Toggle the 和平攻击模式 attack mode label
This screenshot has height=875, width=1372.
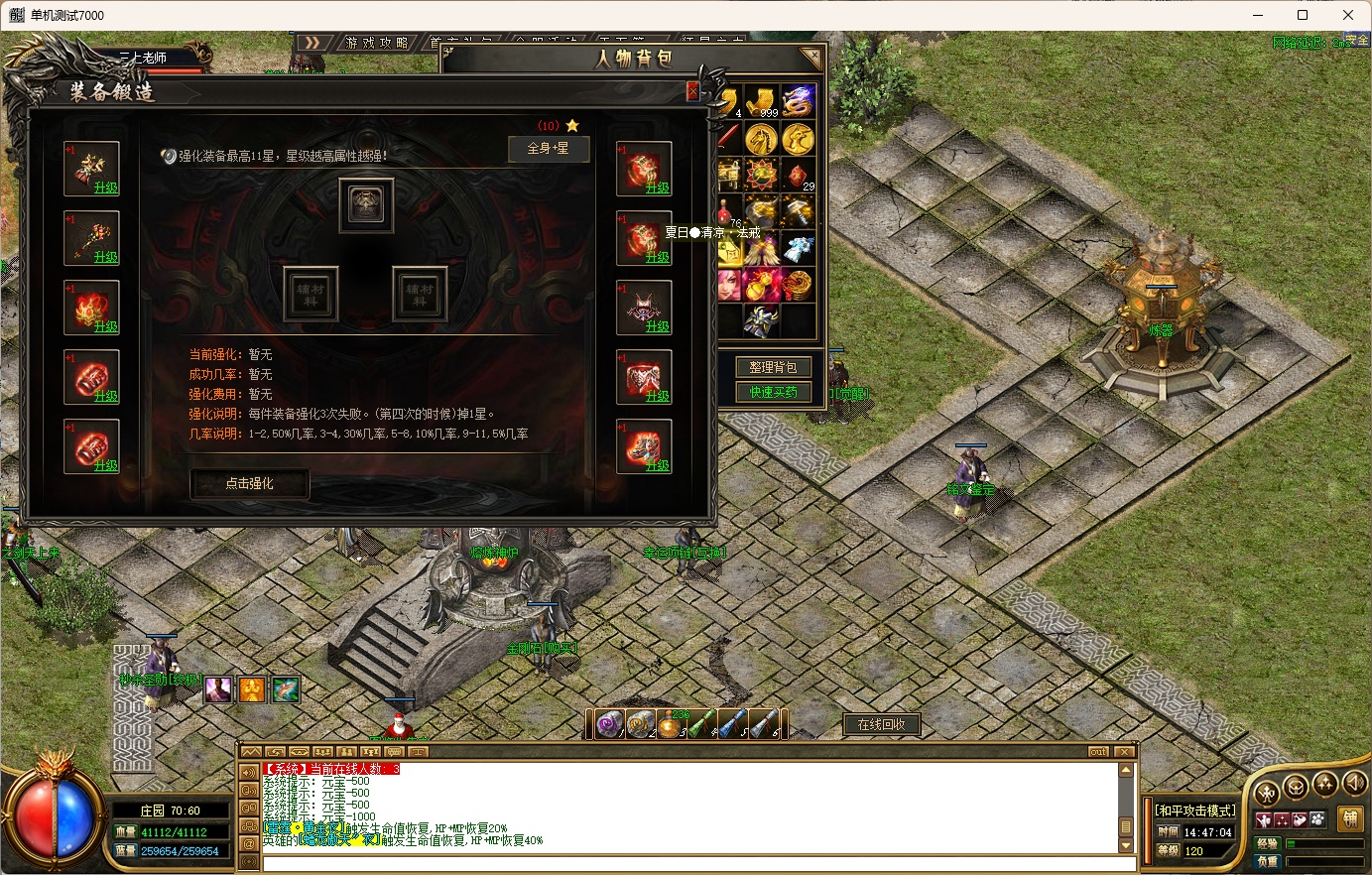[1195, 811]
